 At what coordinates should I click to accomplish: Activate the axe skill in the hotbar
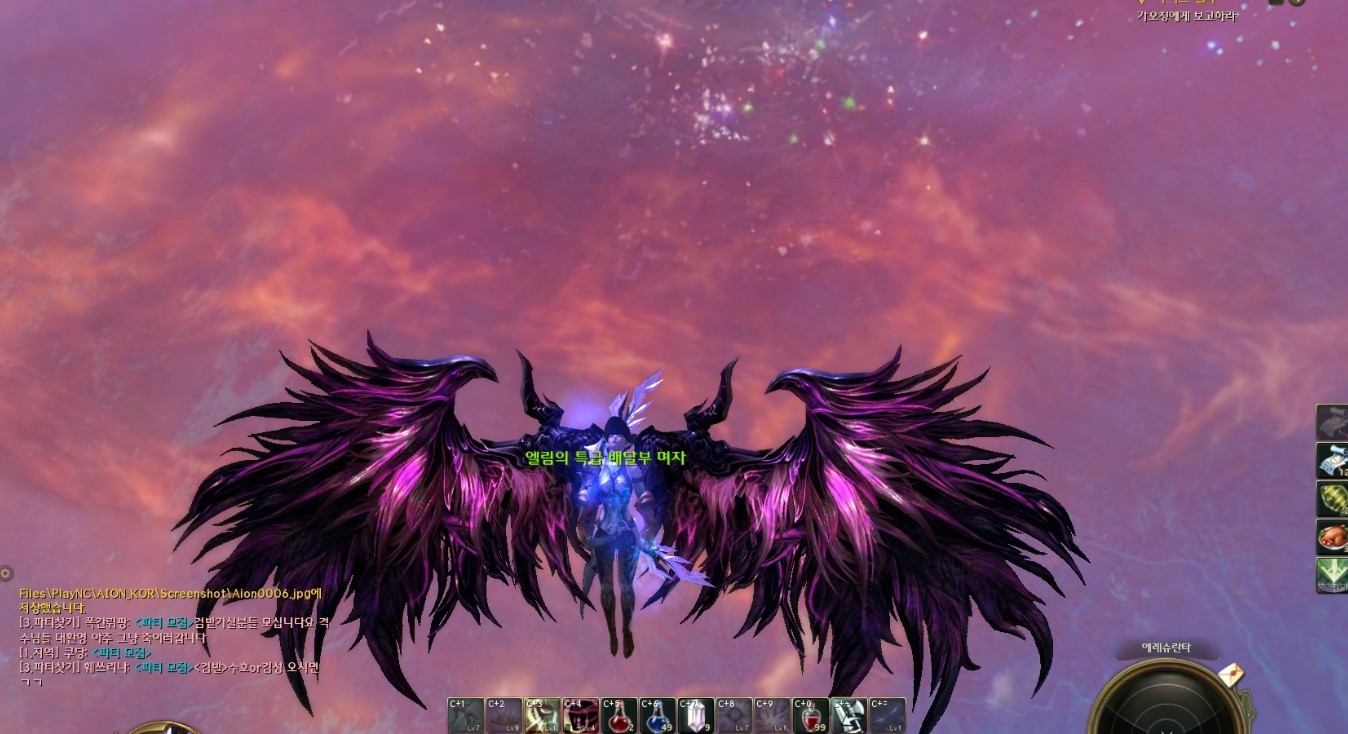tap(848, 715)
